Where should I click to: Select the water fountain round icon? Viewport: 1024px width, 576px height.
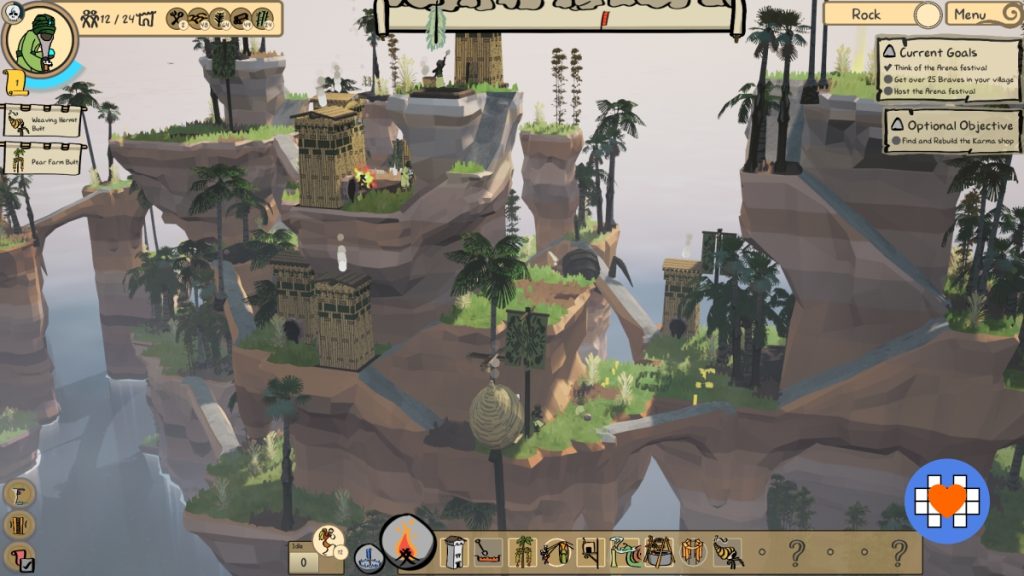368,558
